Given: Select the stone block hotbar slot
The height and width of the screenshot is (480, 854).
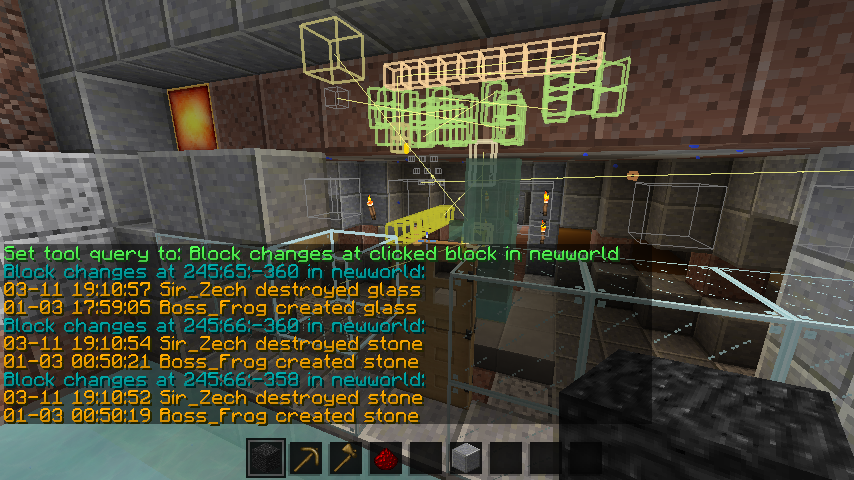Looking at the screenshot, I should tap(466, 459).
